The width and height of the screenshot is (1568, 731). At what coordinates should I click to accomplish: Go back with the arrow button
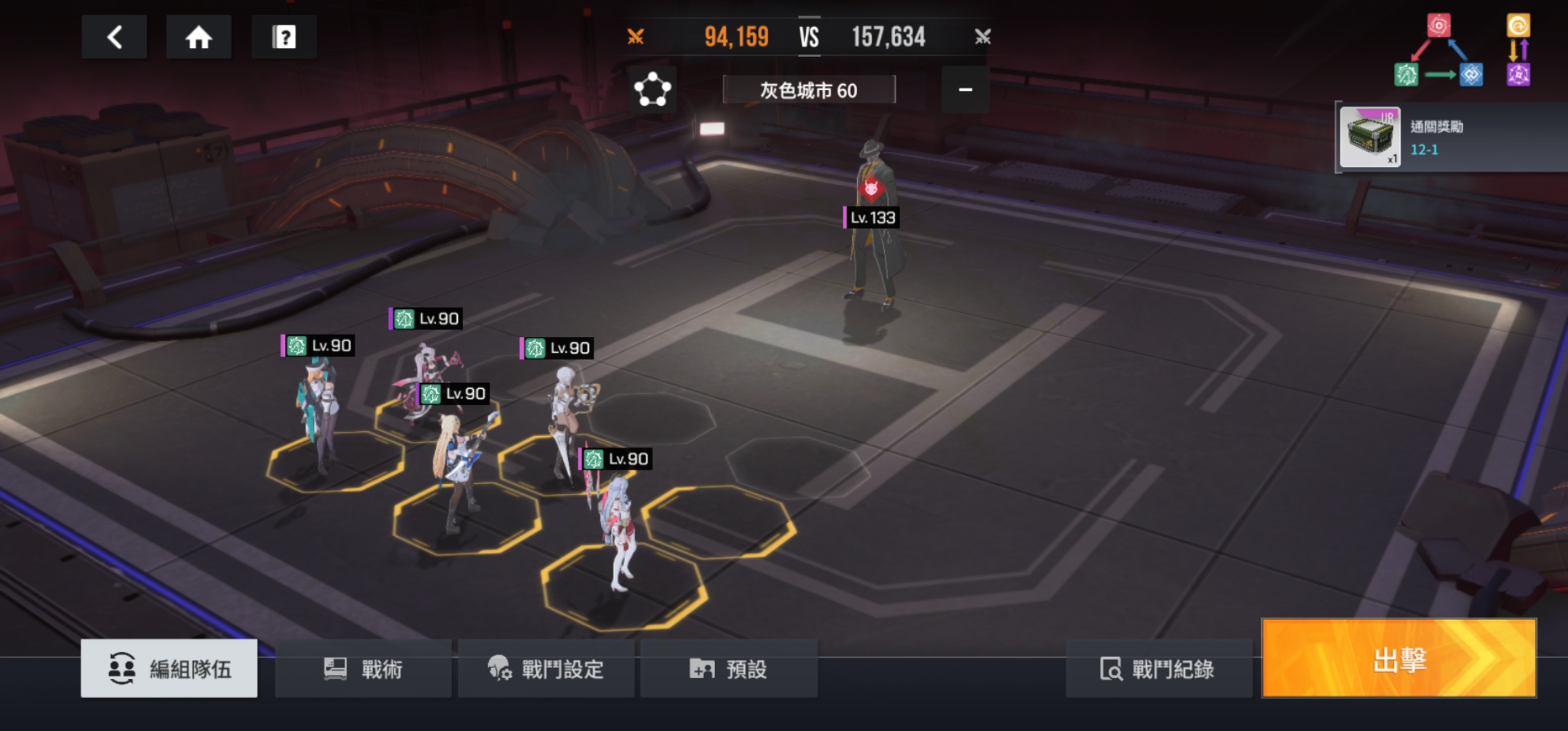114,37
